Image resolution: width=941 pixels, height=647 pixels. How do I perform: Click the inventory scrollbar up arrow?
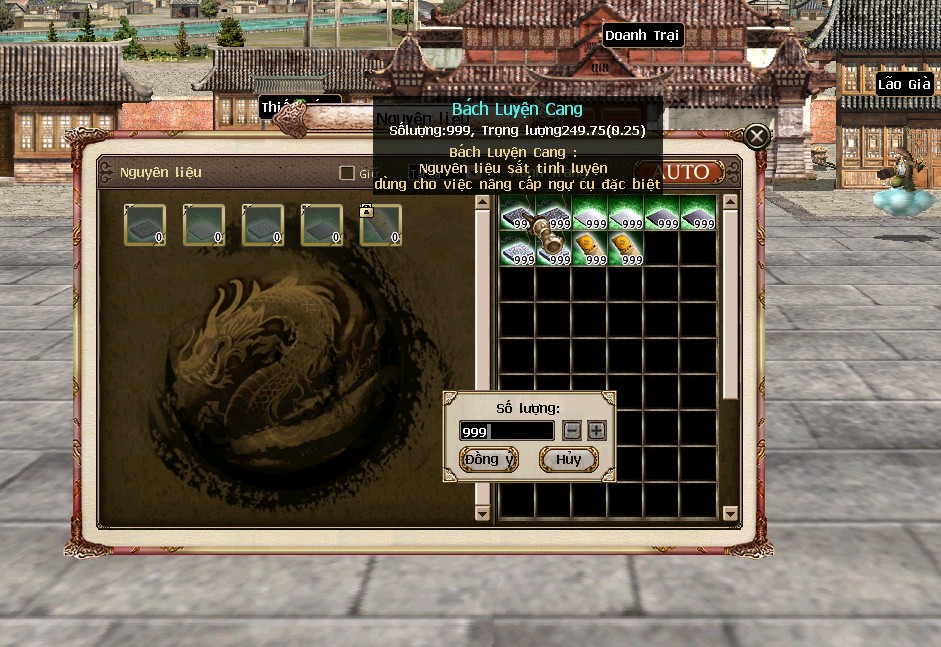[730, 202]
